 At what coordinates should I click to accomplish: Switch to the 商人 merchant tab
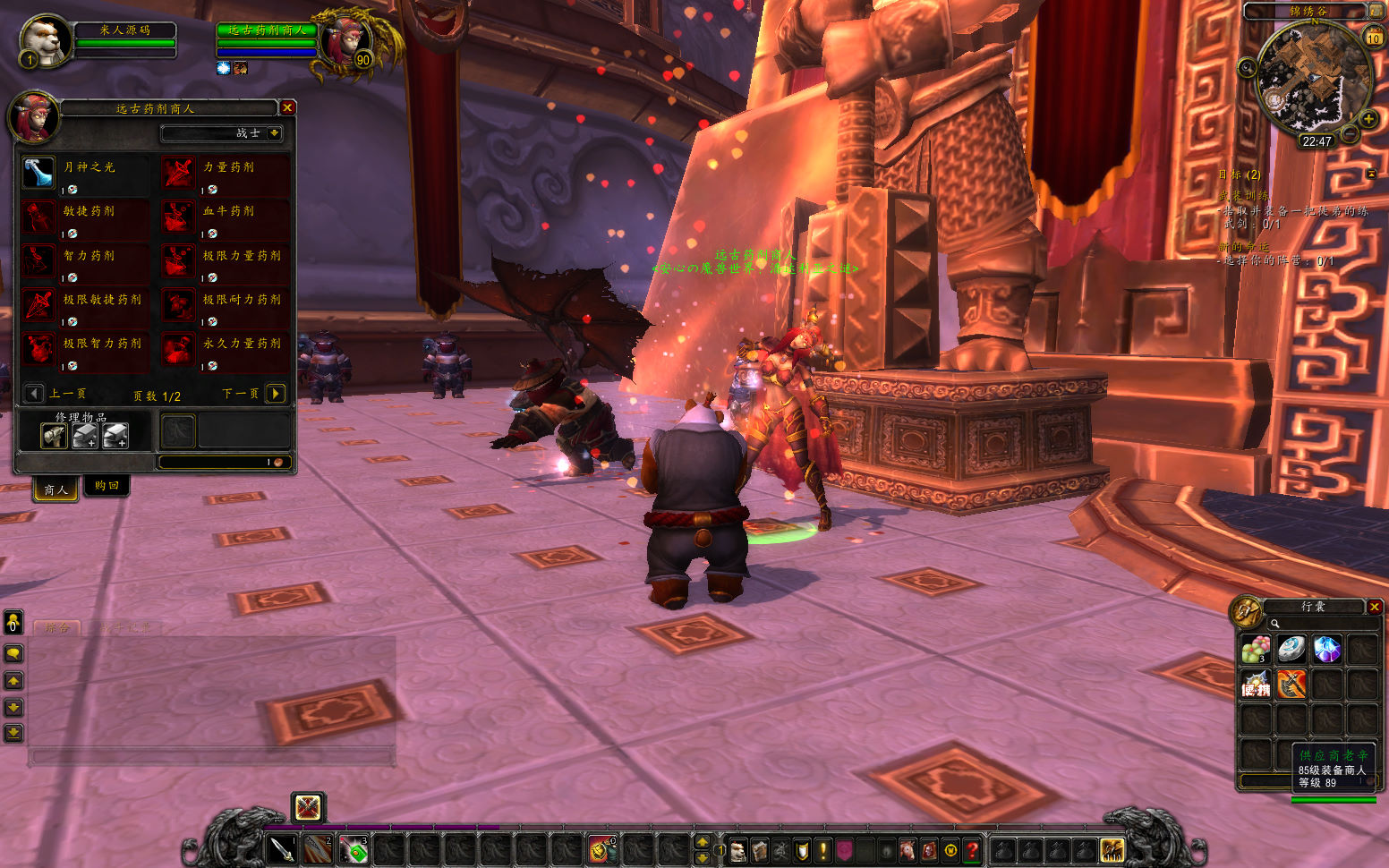pyautogui.click(x=55, y=489)
